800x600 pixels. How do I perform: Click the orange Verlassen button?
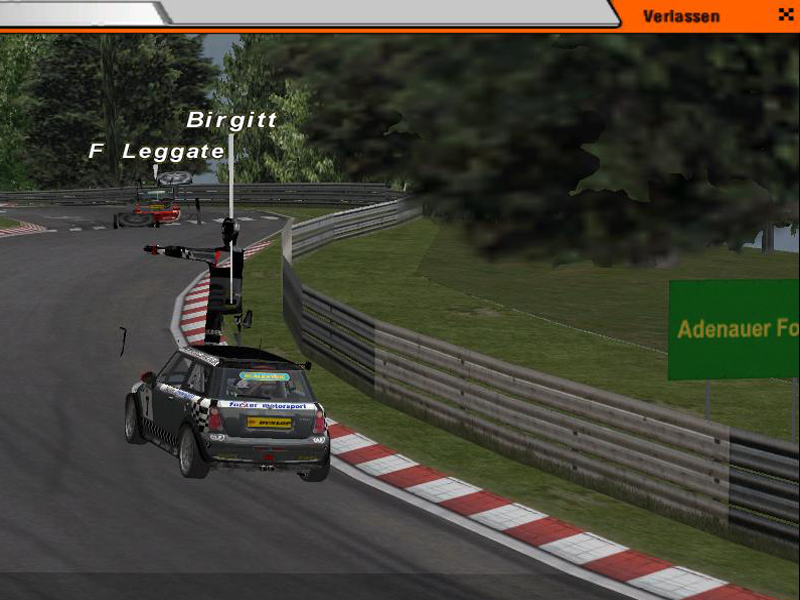(682, 16)
